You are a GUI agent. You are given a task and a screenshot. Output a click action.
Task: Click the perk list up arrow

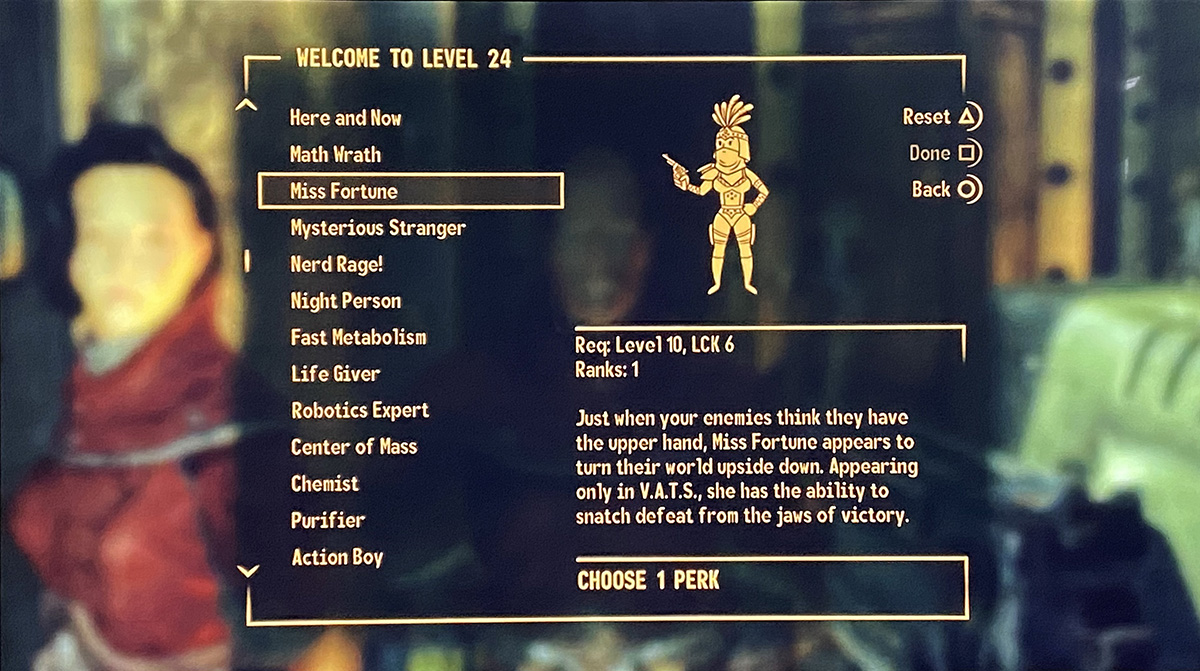[x=248, y=105]
